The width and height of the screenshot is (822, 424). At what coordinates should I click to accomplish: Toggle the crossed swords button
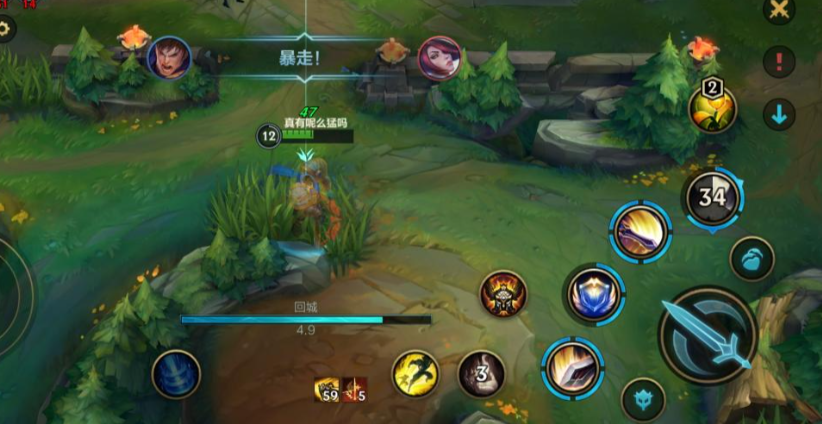pos(778,10)
